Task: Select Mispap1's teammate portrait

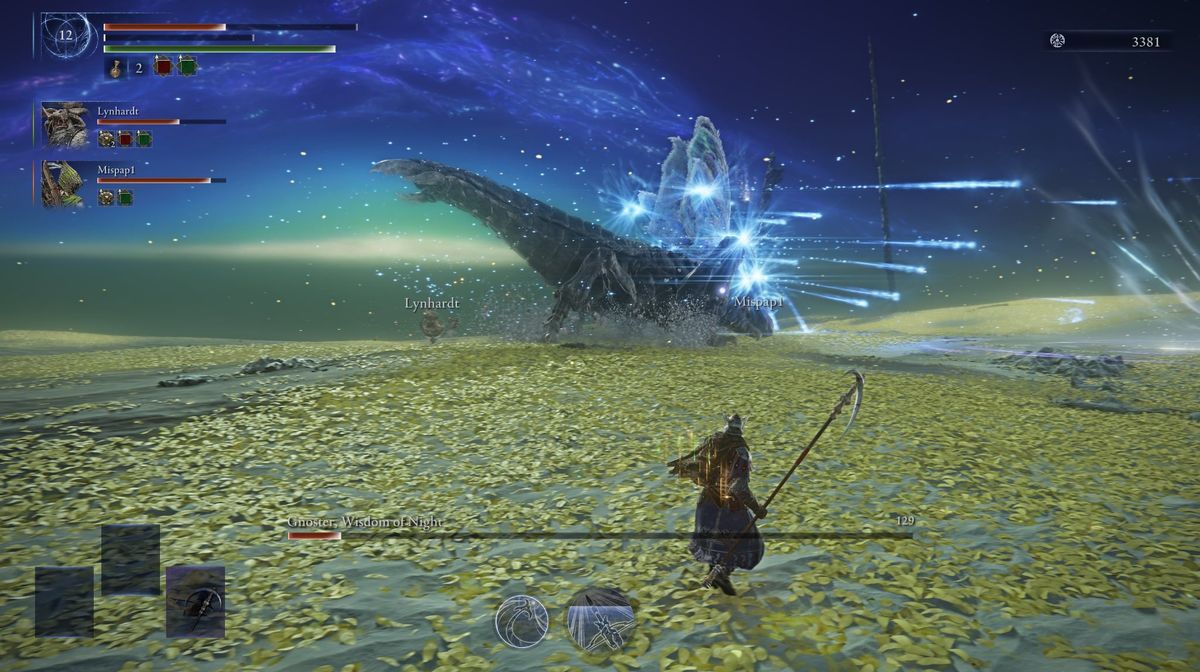Action: click(x=65, y=184)
